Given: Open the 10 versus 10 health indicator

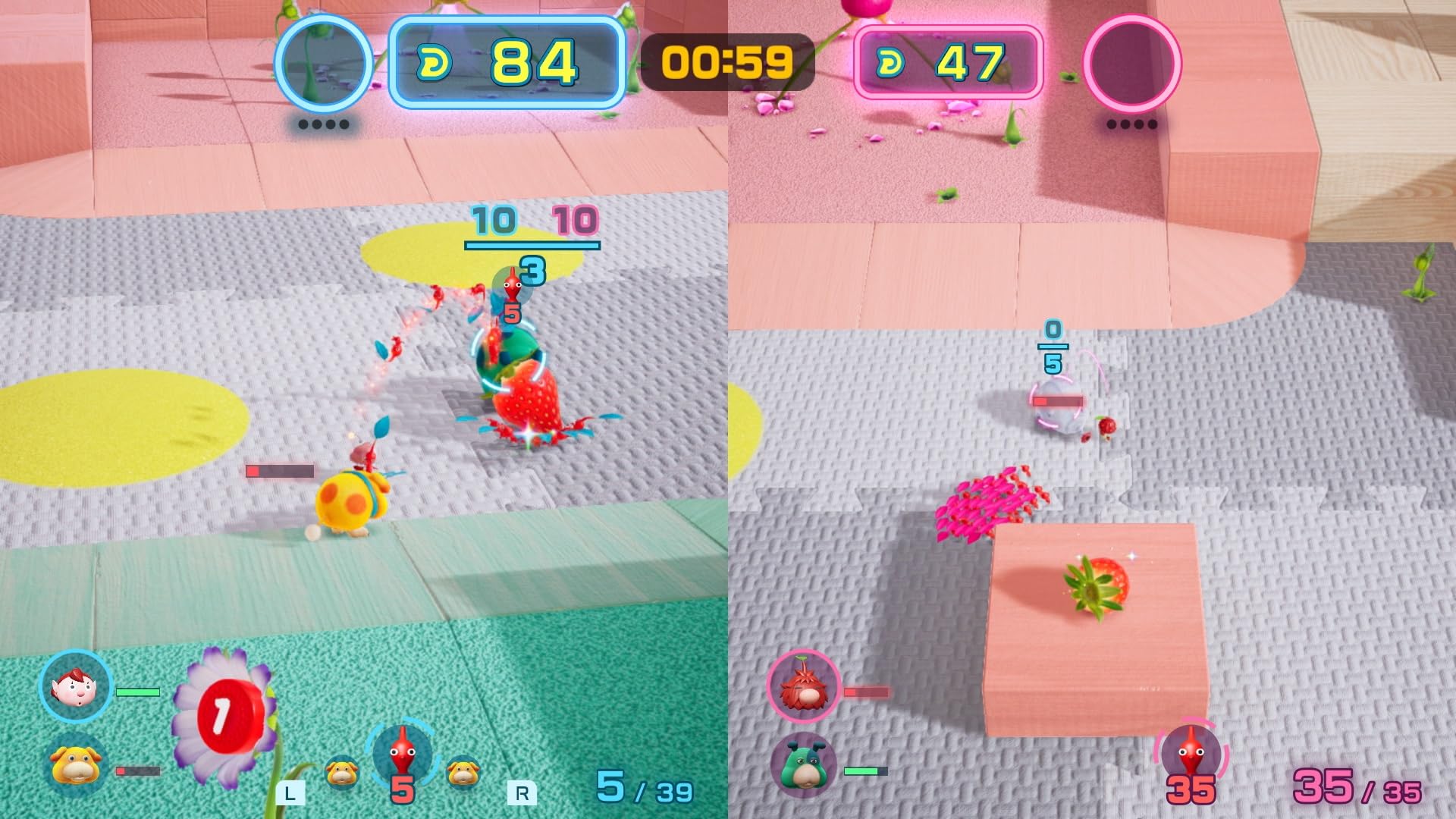Looking at the screenshot, I should coord(531,227).
